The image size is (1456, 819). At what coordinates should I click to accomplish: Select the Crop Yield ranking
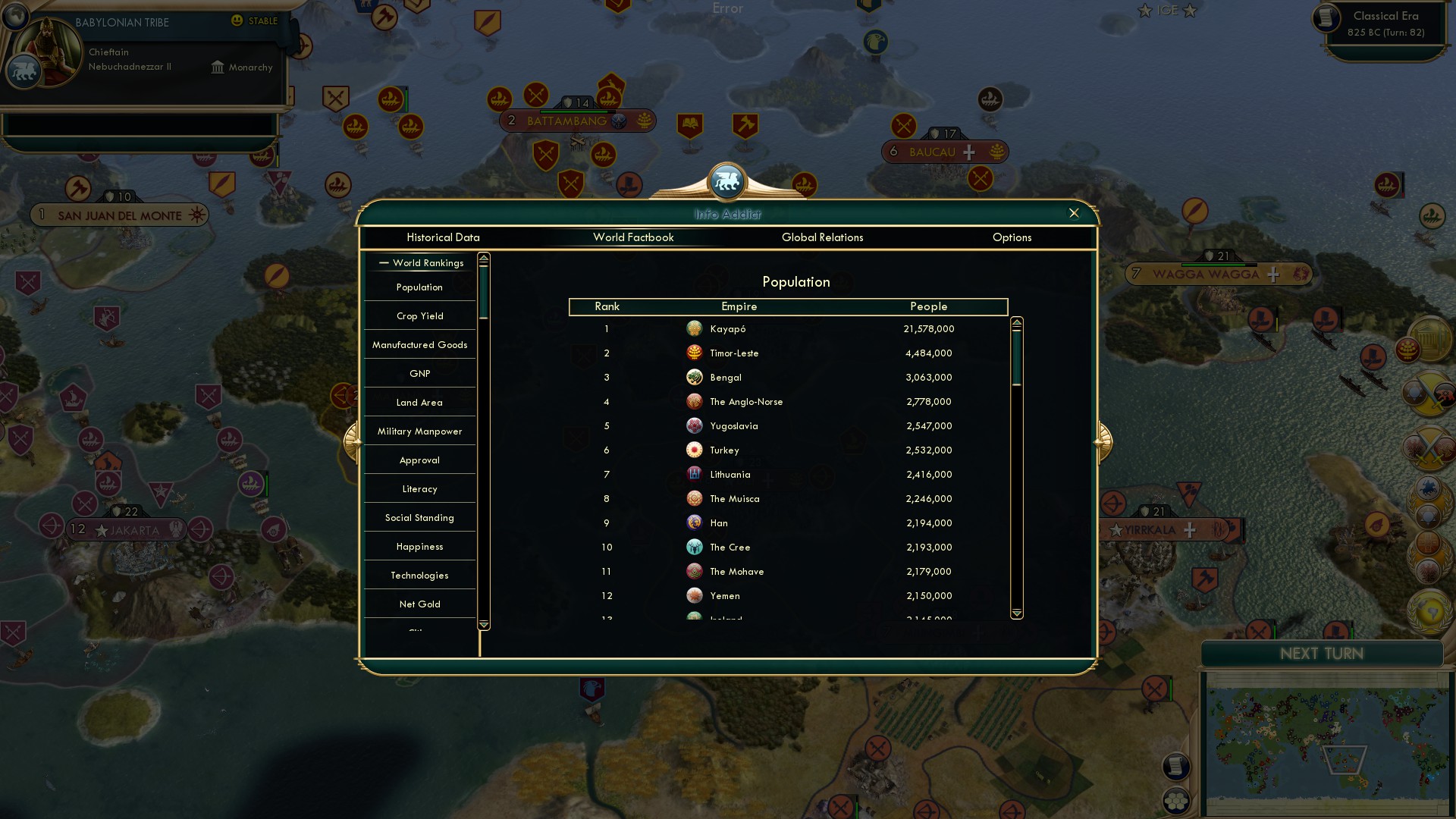pyautogui.click(x=419, y=315)
